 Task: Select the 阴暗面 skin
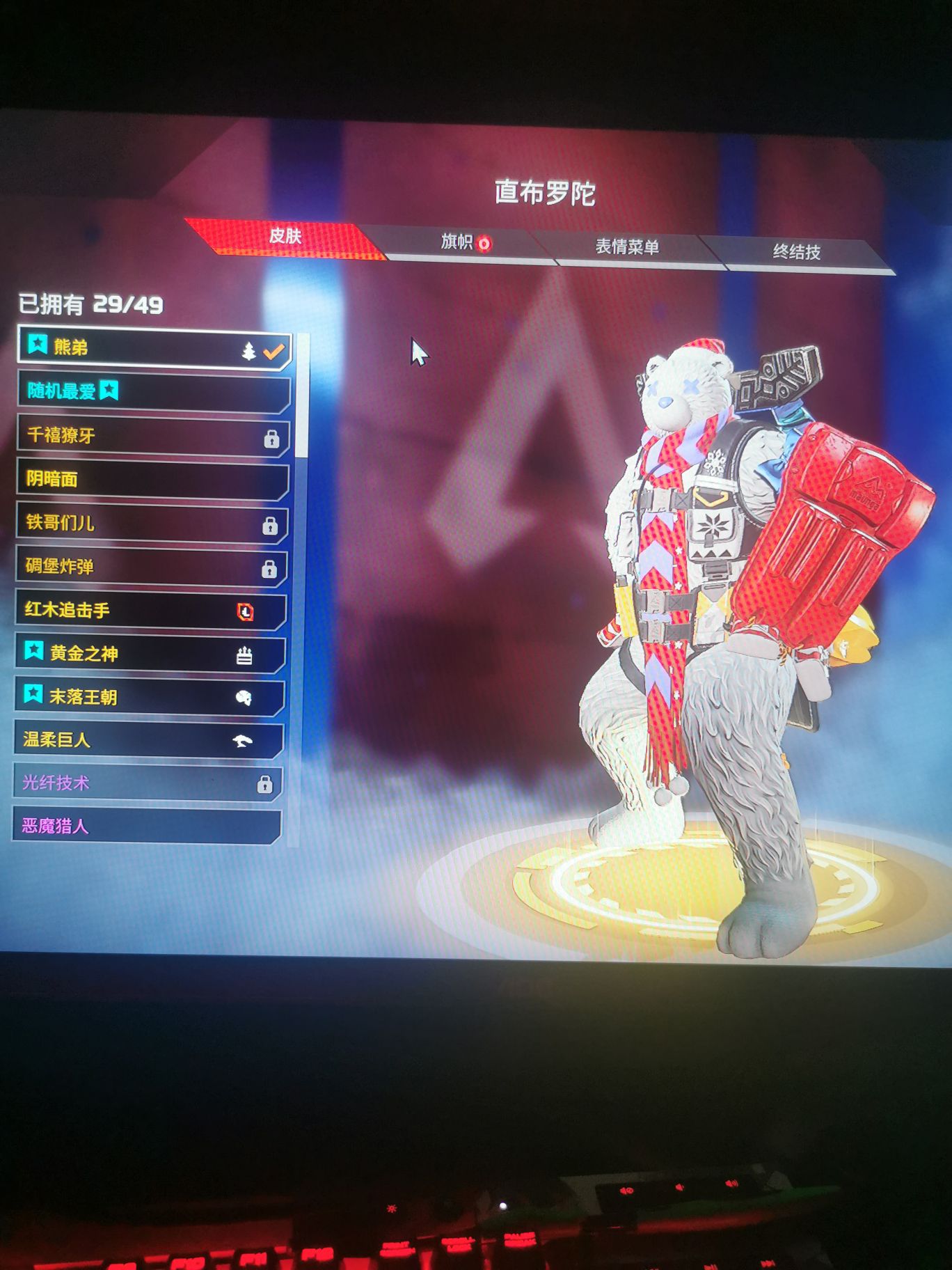[139, 480]
